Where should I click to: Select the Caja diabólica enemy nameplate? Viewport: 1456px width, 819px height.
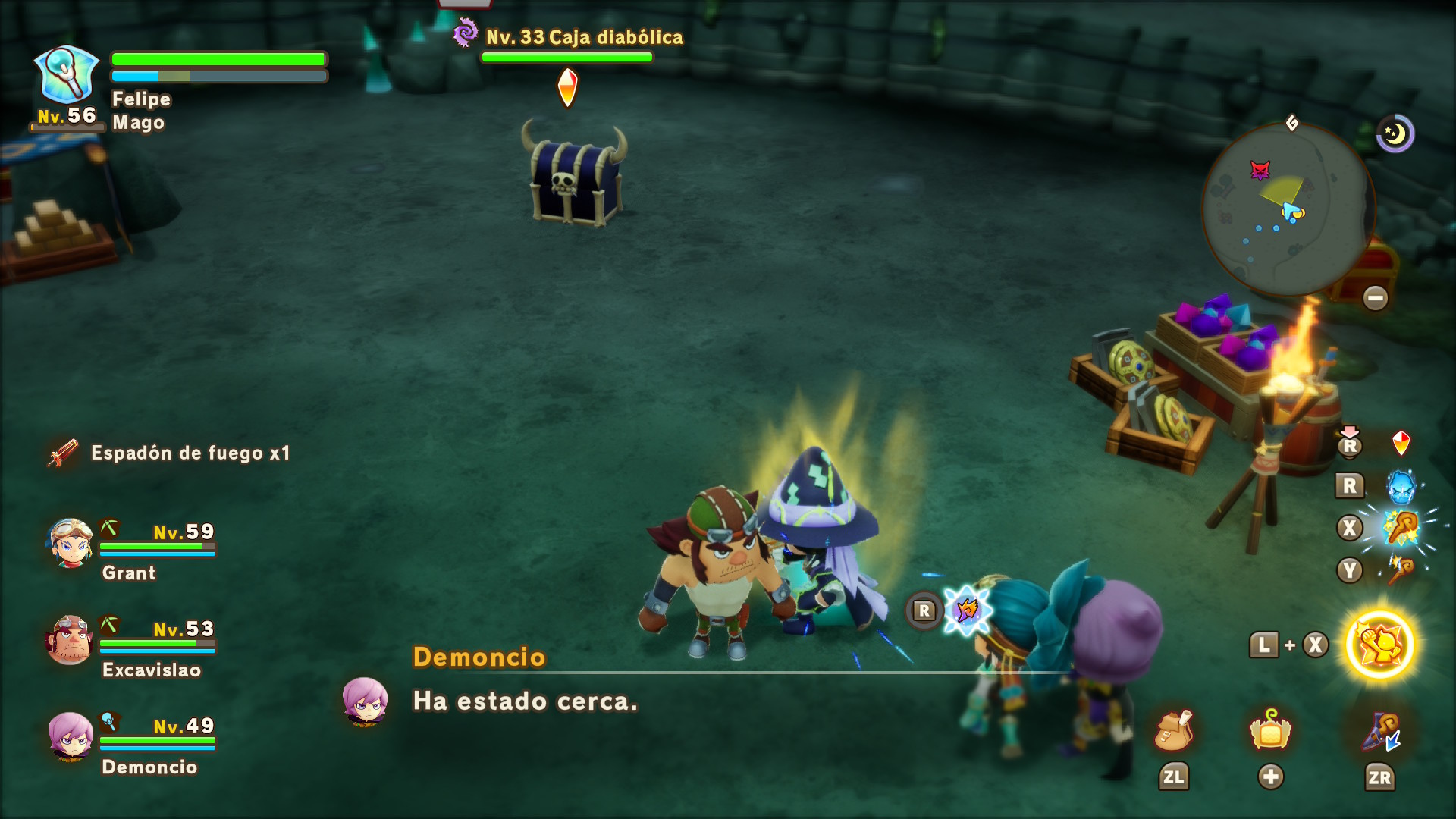click(x=583, y=37)
